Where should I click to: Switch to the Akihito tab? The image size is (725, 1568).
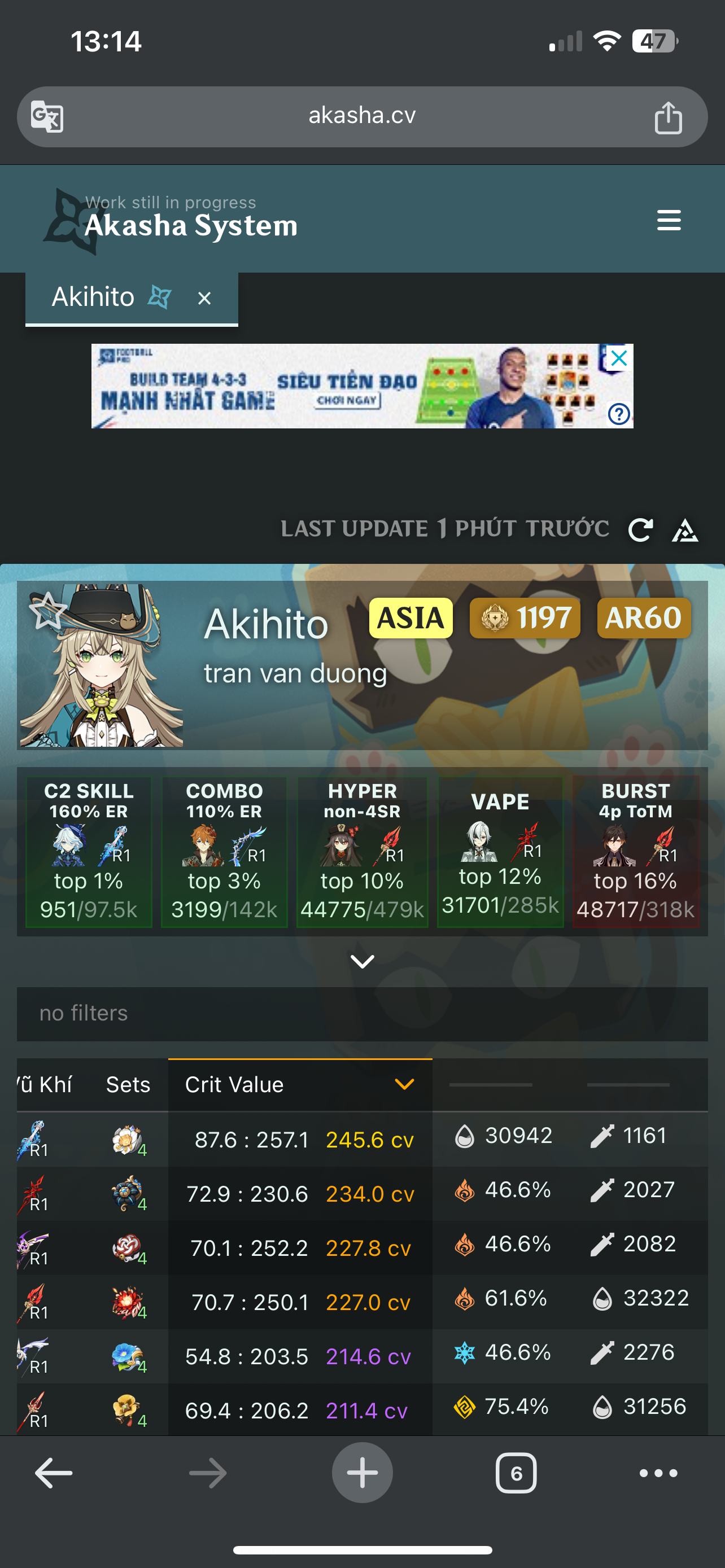coord(94,297)
